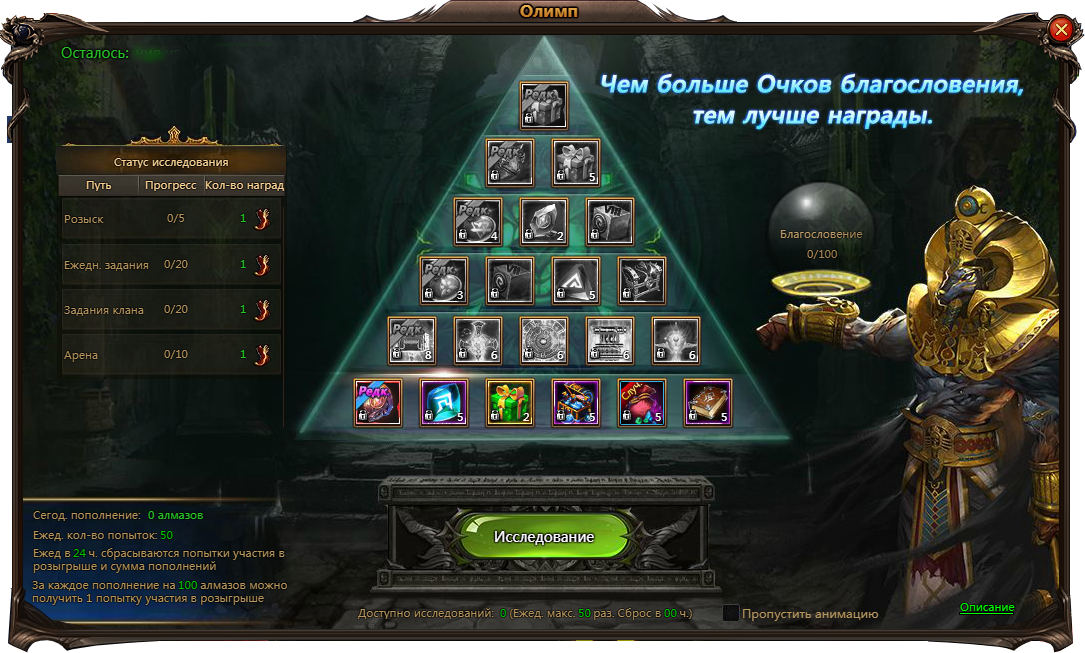Choose the Ежедн. задания path row

click(x=172, y=265)
